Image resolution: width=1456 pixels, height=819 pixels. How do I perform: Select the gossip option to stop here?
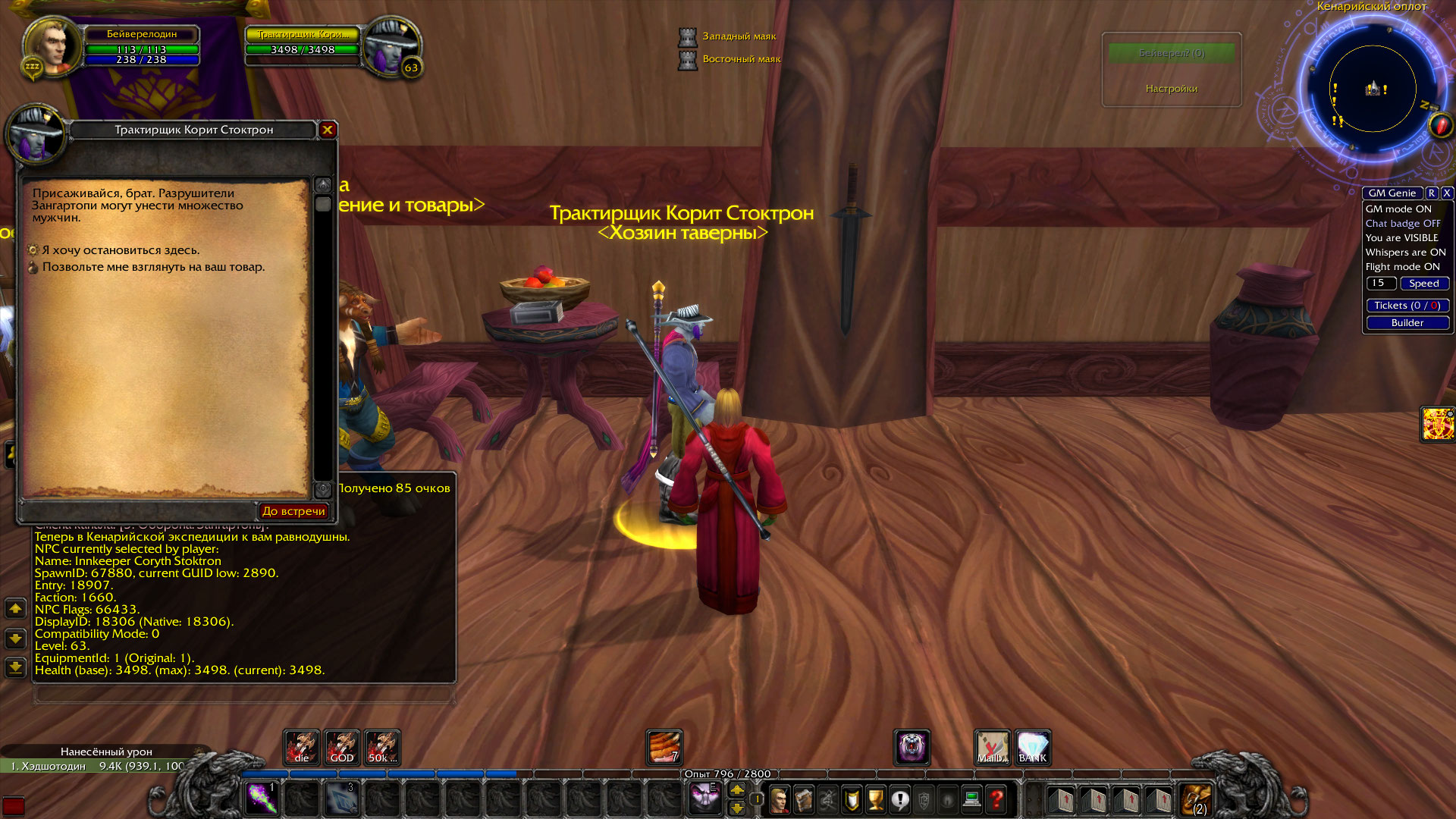click(121, 249)
